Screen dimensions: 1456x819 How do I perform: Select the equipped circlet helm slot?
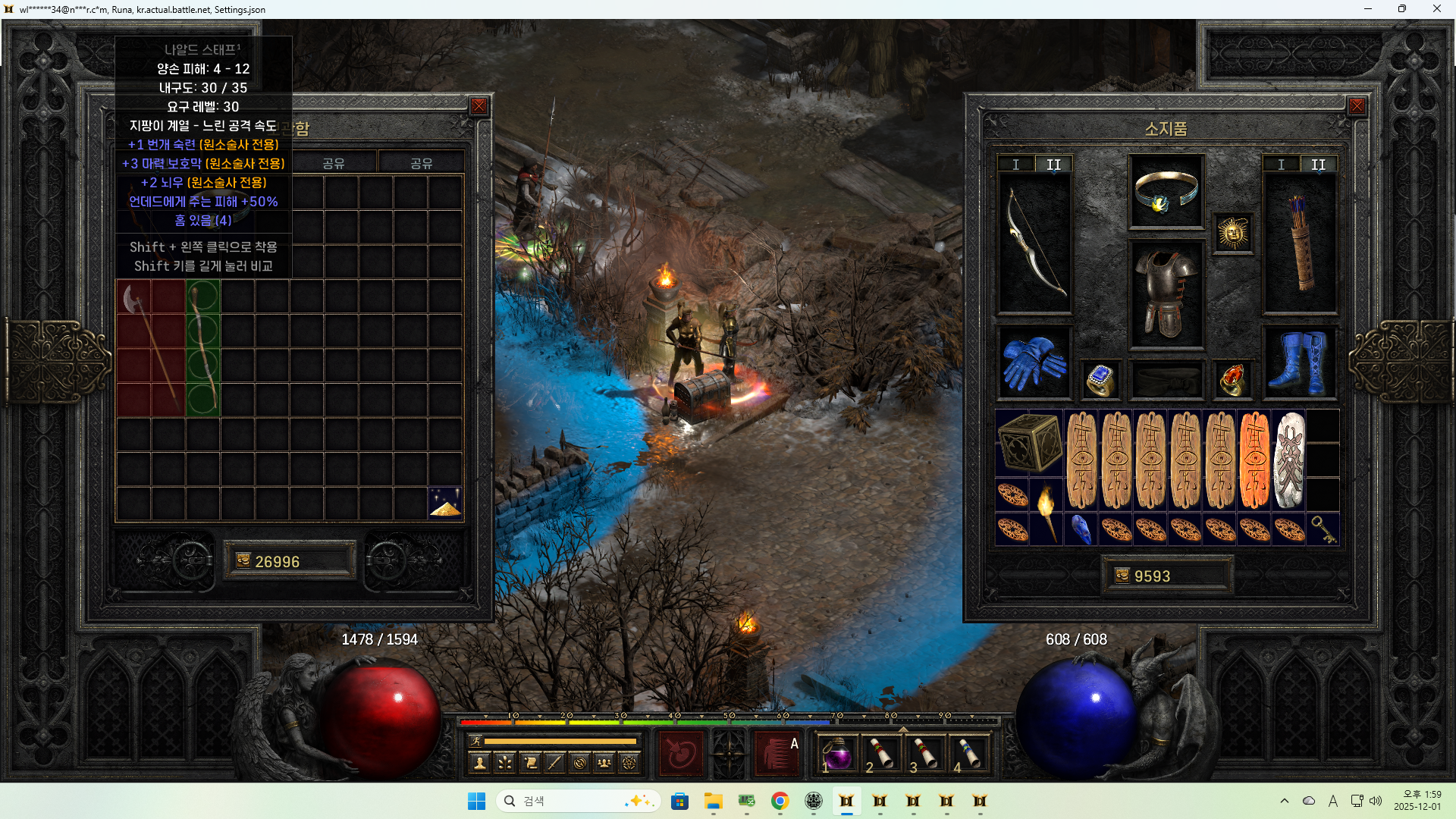1166,192
